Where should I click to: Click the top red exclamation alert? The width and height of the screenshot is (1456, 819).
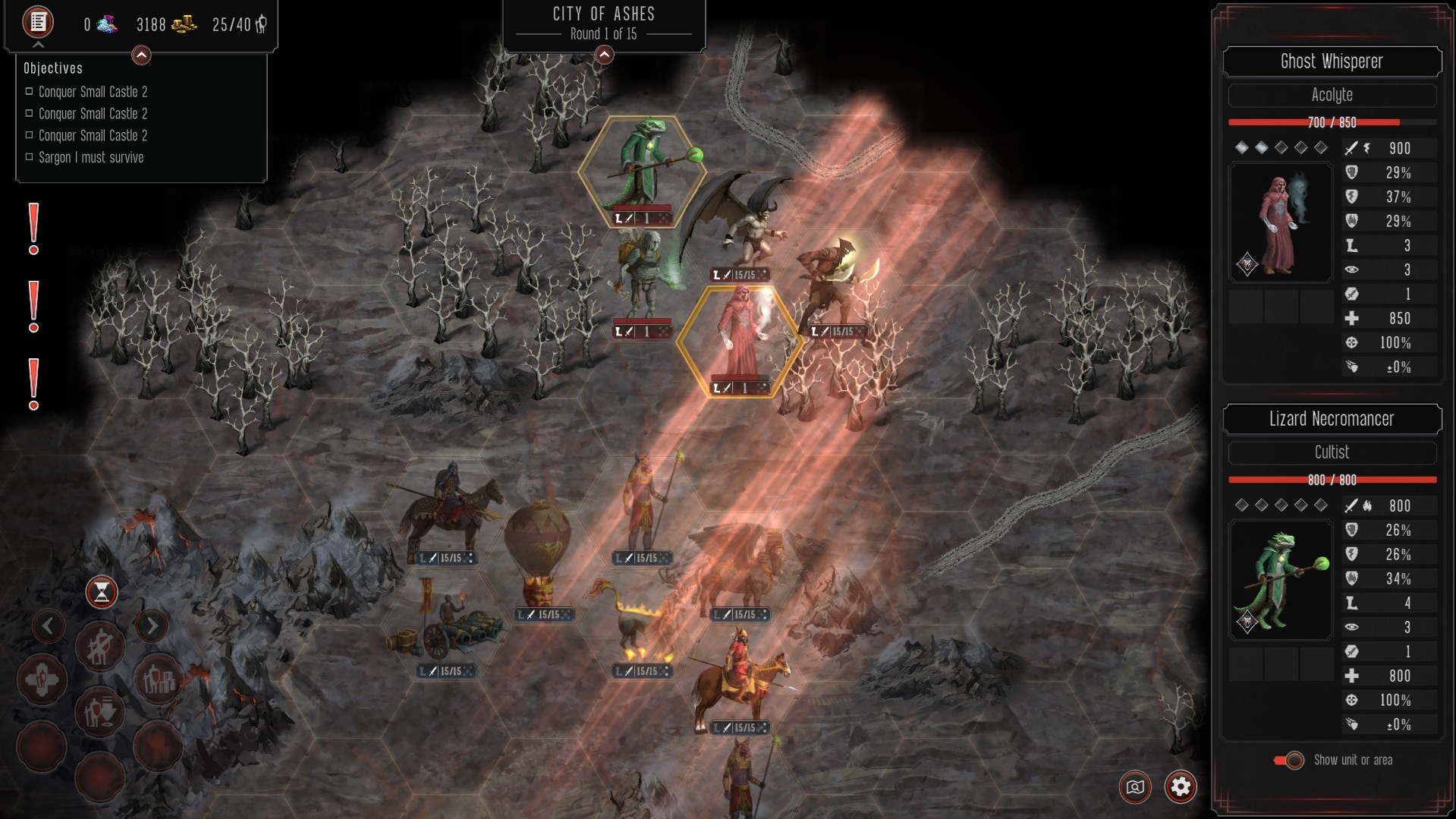click(x=33, y=228)
